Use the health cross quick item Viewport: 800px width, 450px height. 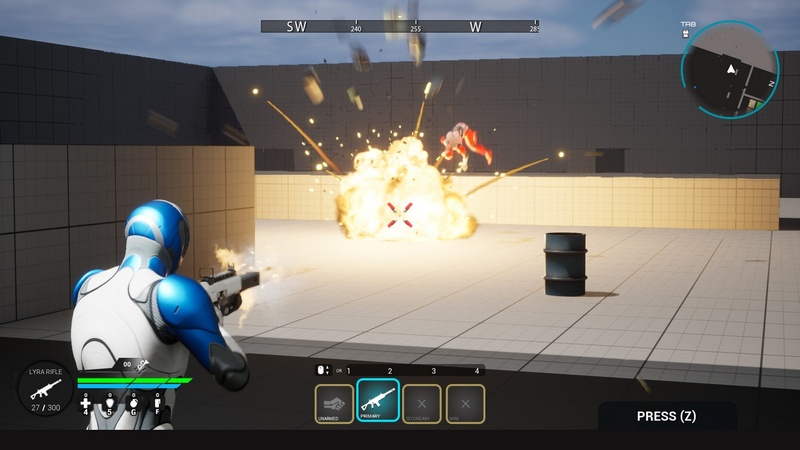click(x=85, y=404)
